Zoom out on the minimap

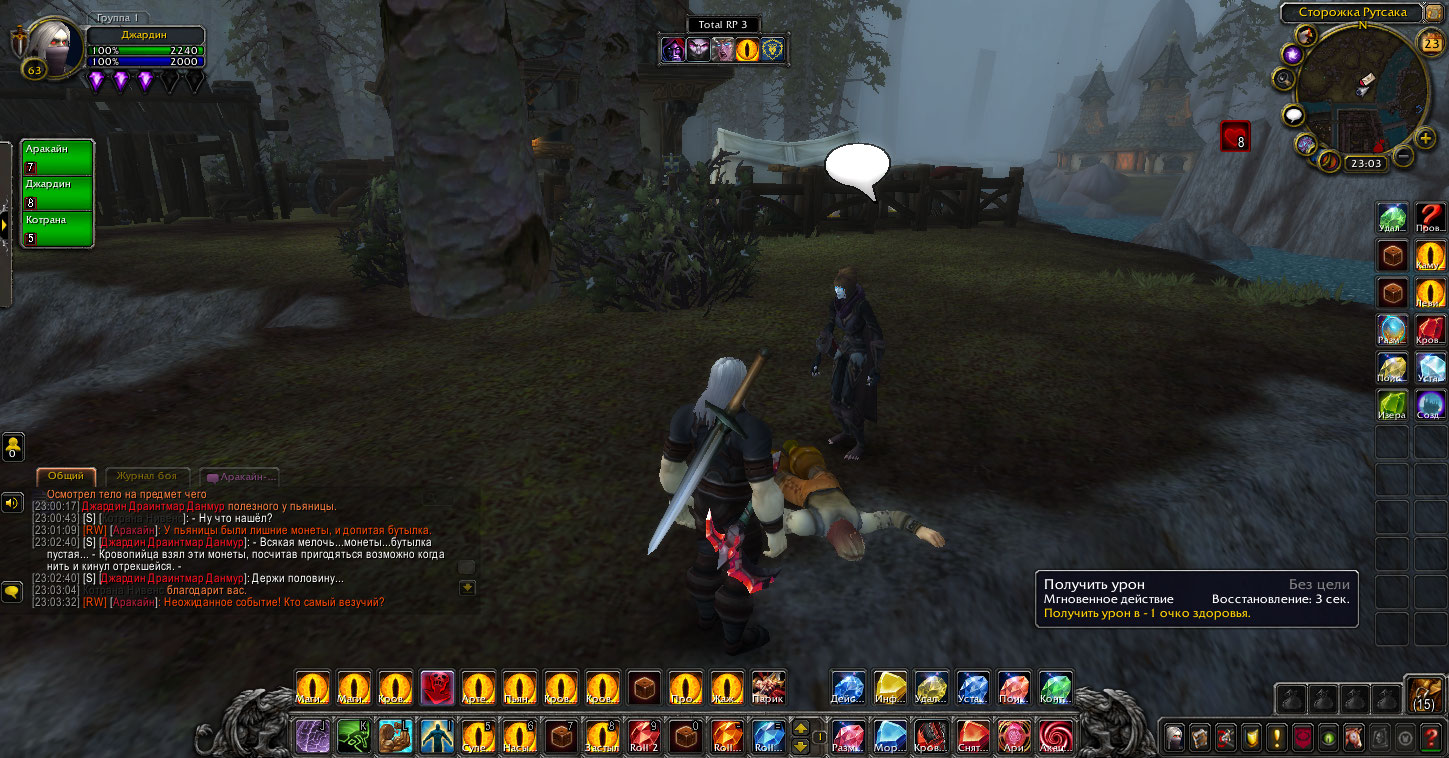[x=1404, y=157]
